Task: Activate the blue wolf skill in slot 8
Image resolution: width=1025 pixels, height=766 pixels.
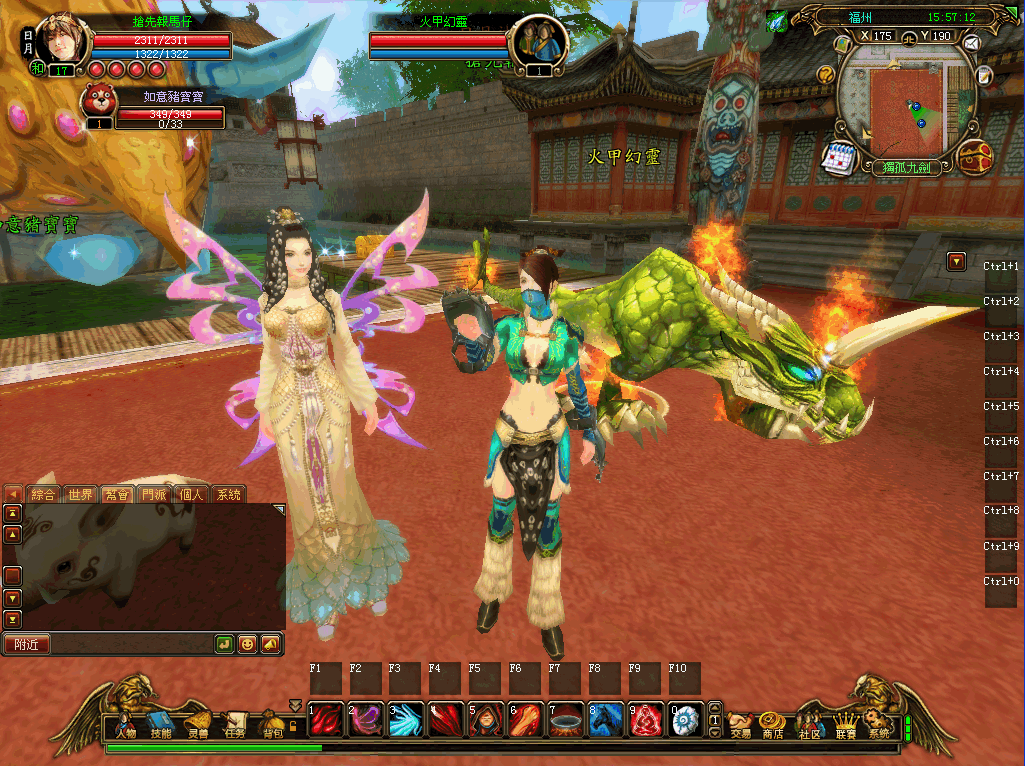Action: (x=606, y=720)
